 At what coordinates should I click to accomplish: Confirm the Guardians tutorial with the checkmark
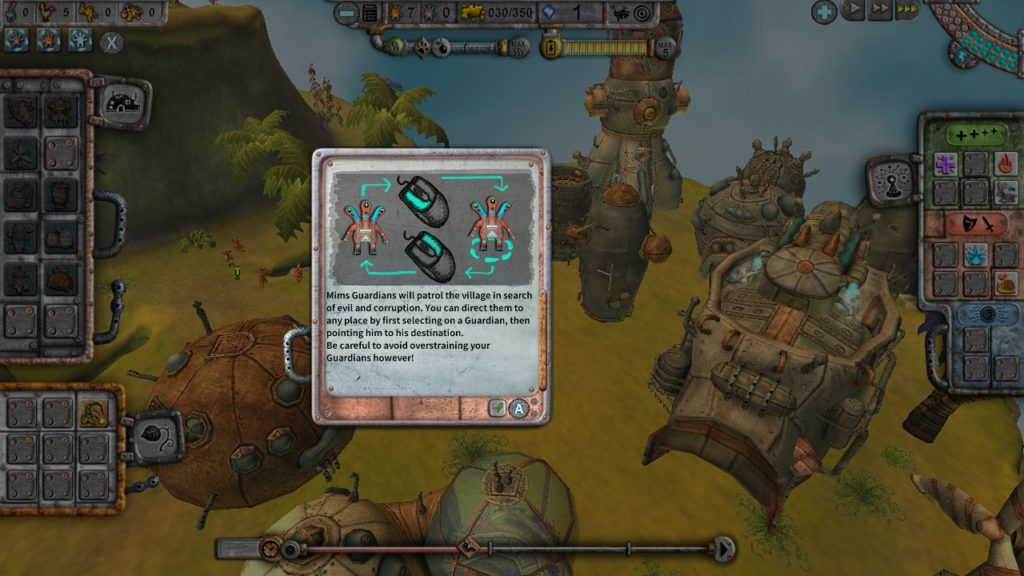[497, 407]
